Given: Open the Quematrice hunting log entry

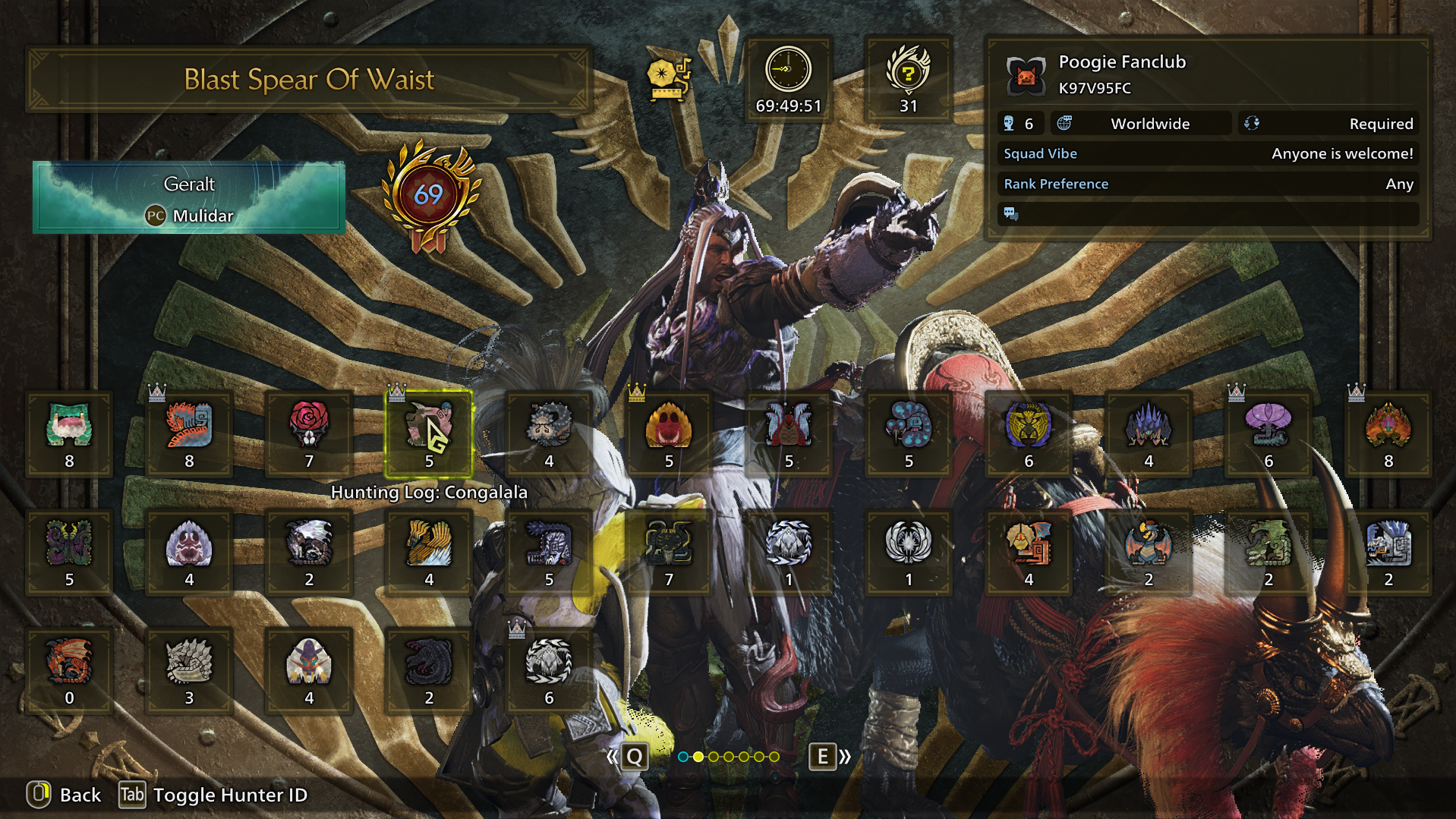Looking at the screenshot, I should [189, 433].
